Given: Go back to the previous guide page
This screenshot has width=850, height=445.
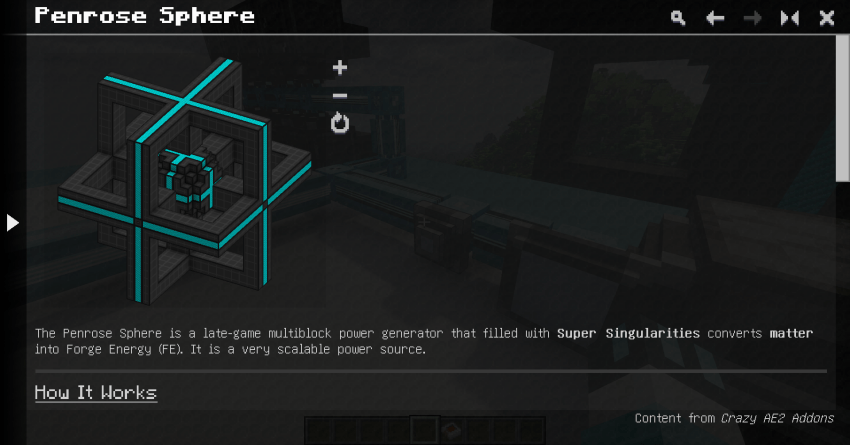Looking at the screenshot, I should click(x=715, y=18).
